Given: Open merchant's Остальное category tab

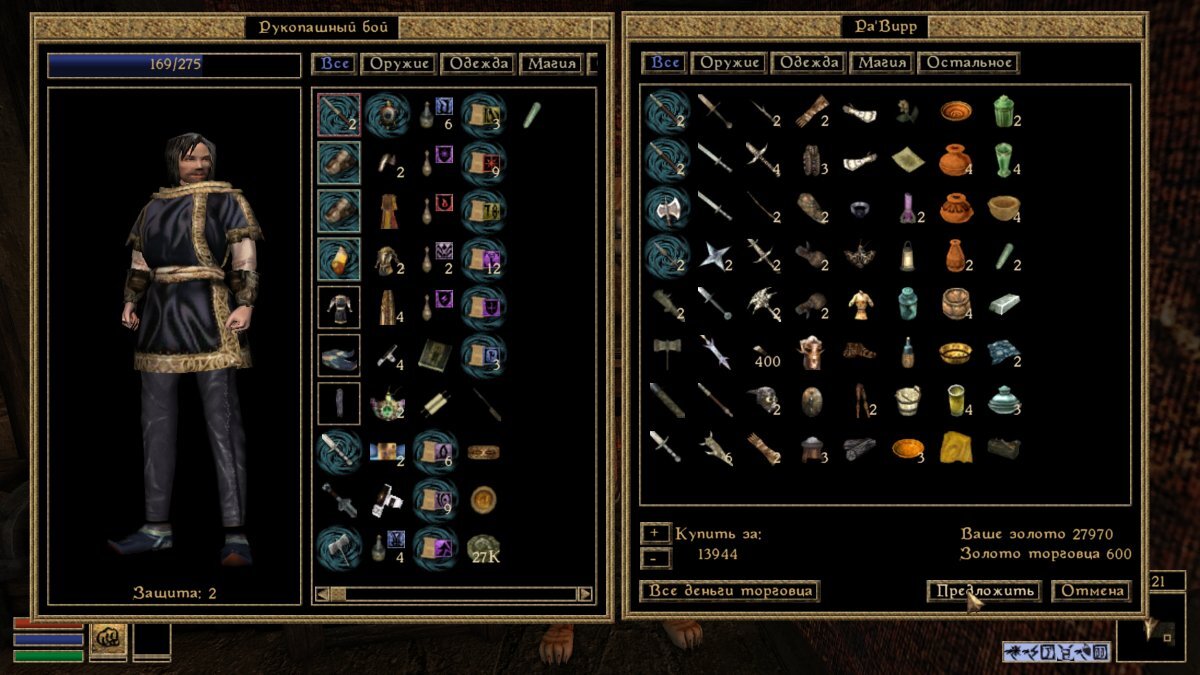Looking at the screenshot, I should [968, 63].
